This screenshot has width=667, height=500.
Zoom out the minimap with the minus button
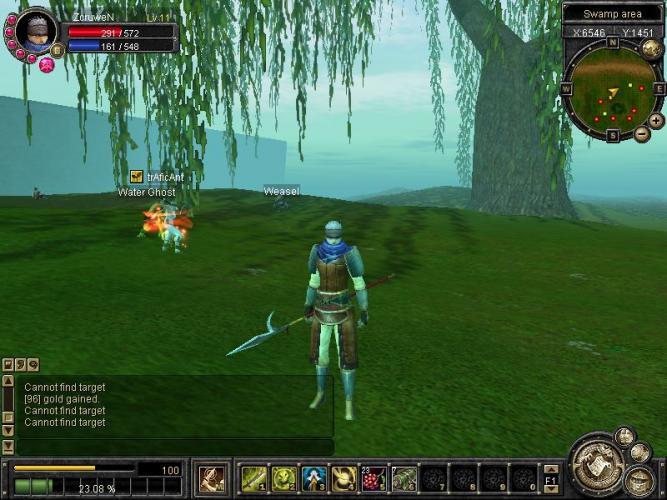(x=642, y=133)
